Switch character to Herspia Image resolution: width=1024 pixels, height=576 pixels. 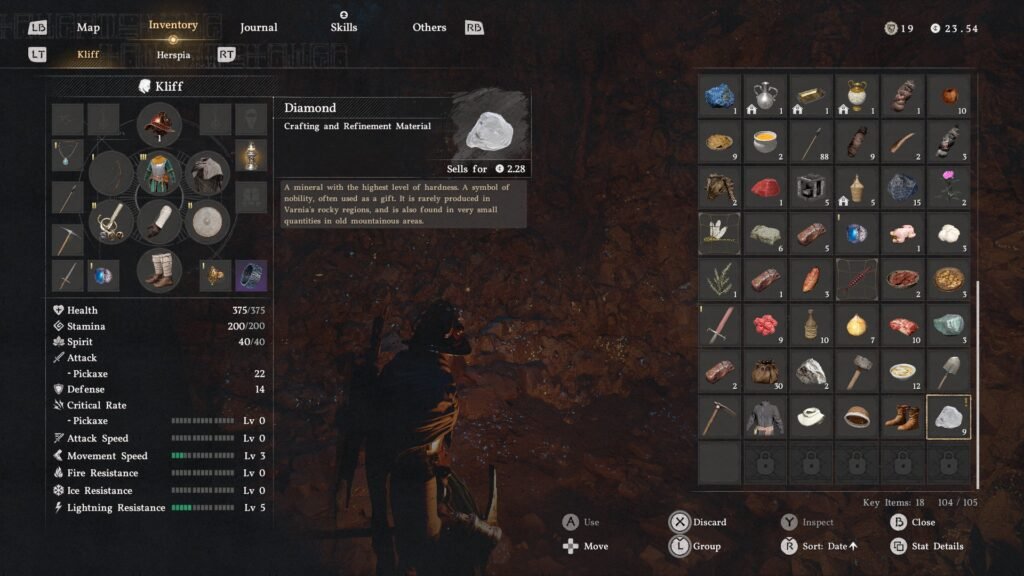(x=173, y=55)
